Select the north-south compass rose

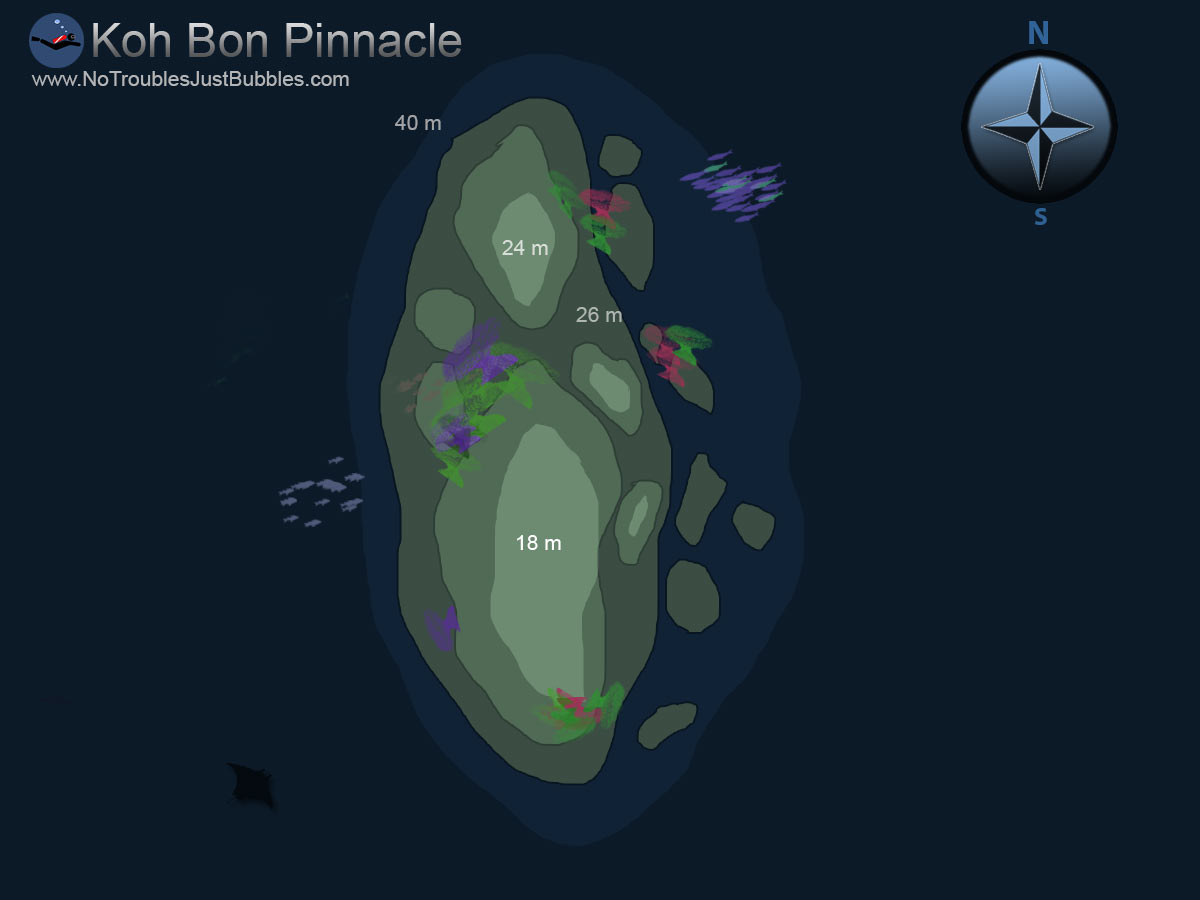tap(1039, 127)
